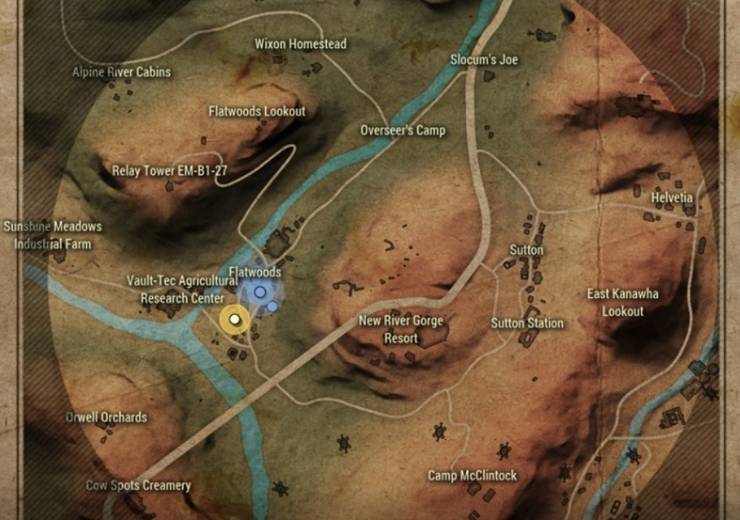
Task: Choose Camp McClintock on the map
Action: click(x=472, y=476)
